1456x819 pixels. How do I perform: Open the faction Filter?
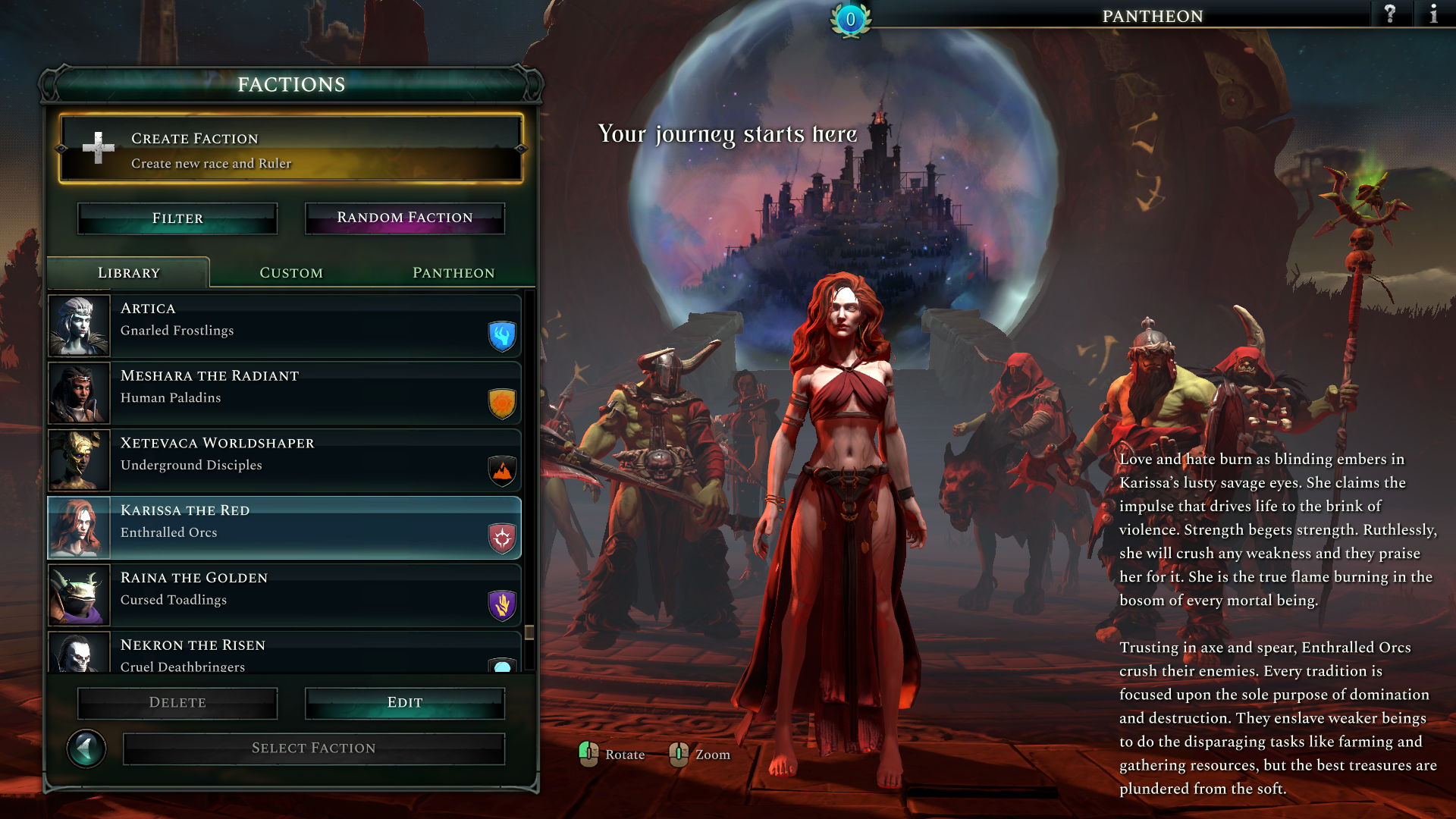[x=177, y=218]
